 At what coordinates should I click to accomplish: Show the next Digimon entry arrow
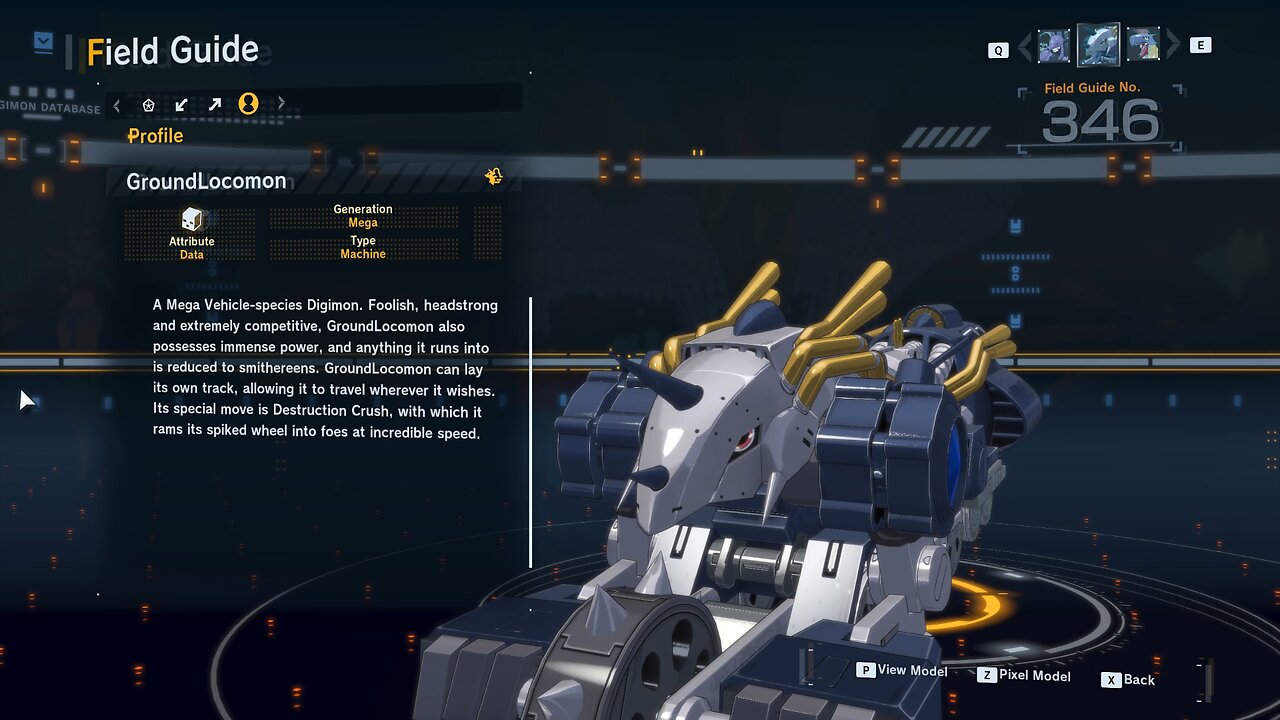point(1173,46)
